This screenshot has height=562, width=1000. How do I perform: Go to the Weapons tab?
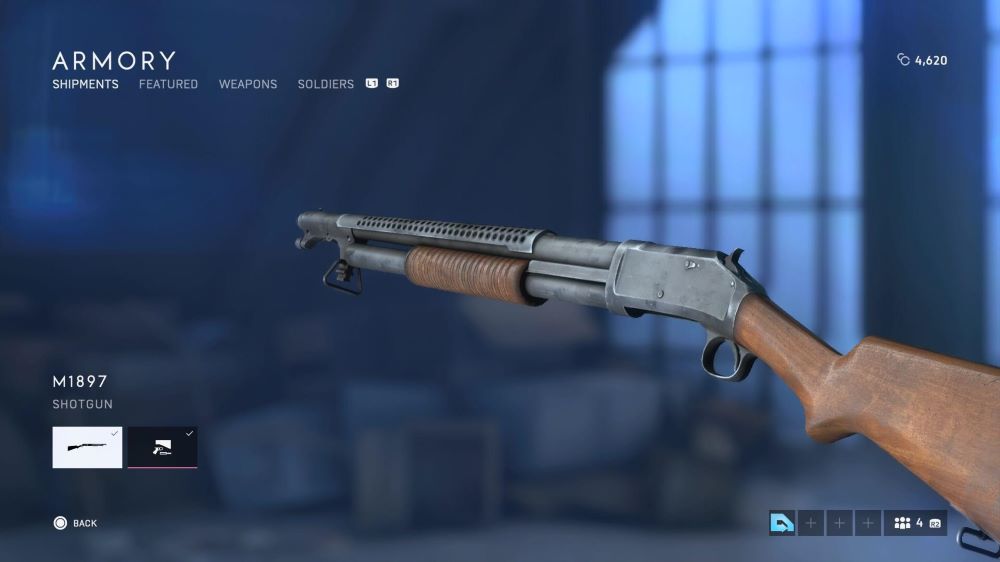248,84
